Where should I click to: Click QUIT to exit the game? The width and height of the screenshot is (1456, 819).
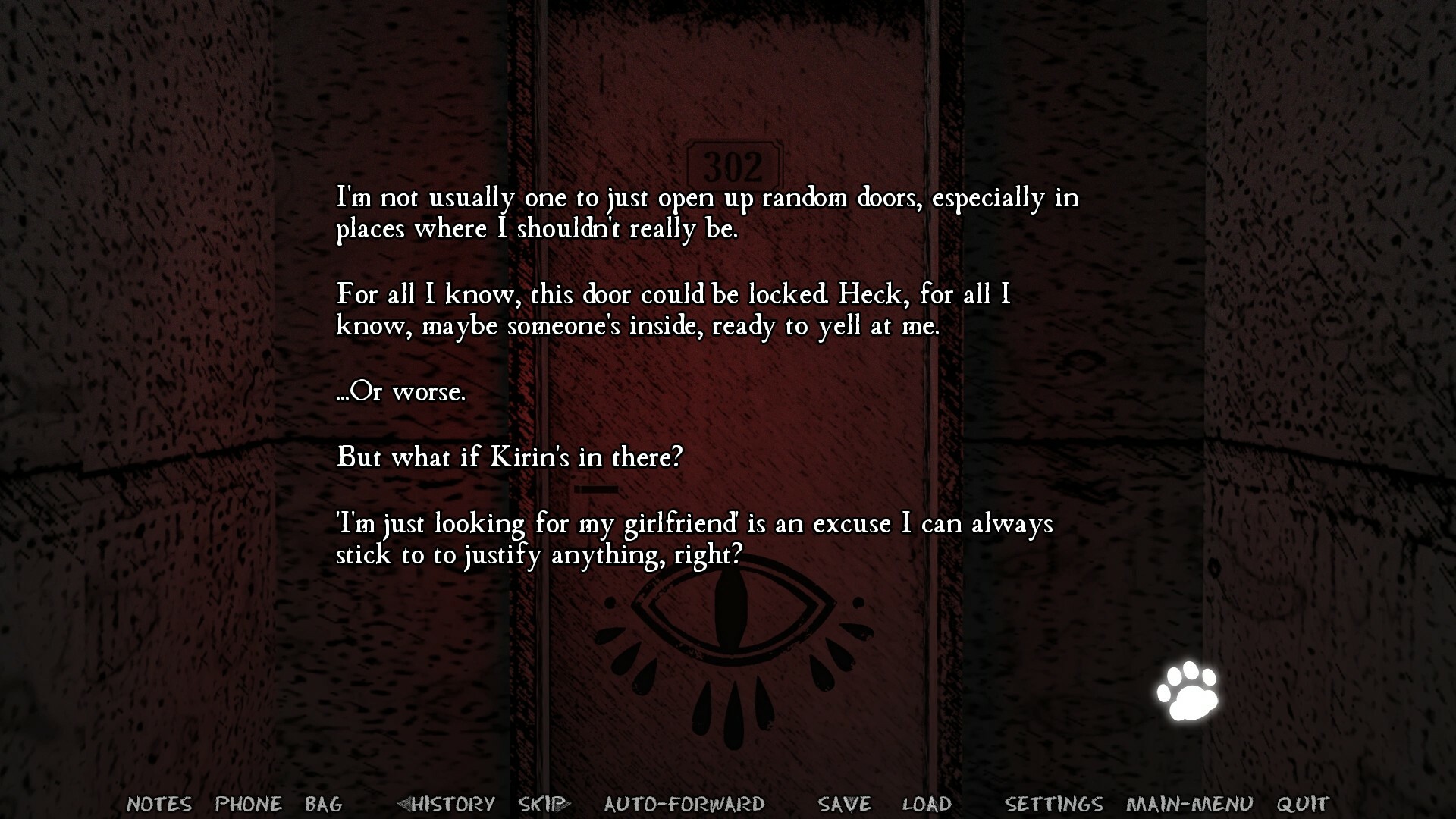(x=1300, y=805)
